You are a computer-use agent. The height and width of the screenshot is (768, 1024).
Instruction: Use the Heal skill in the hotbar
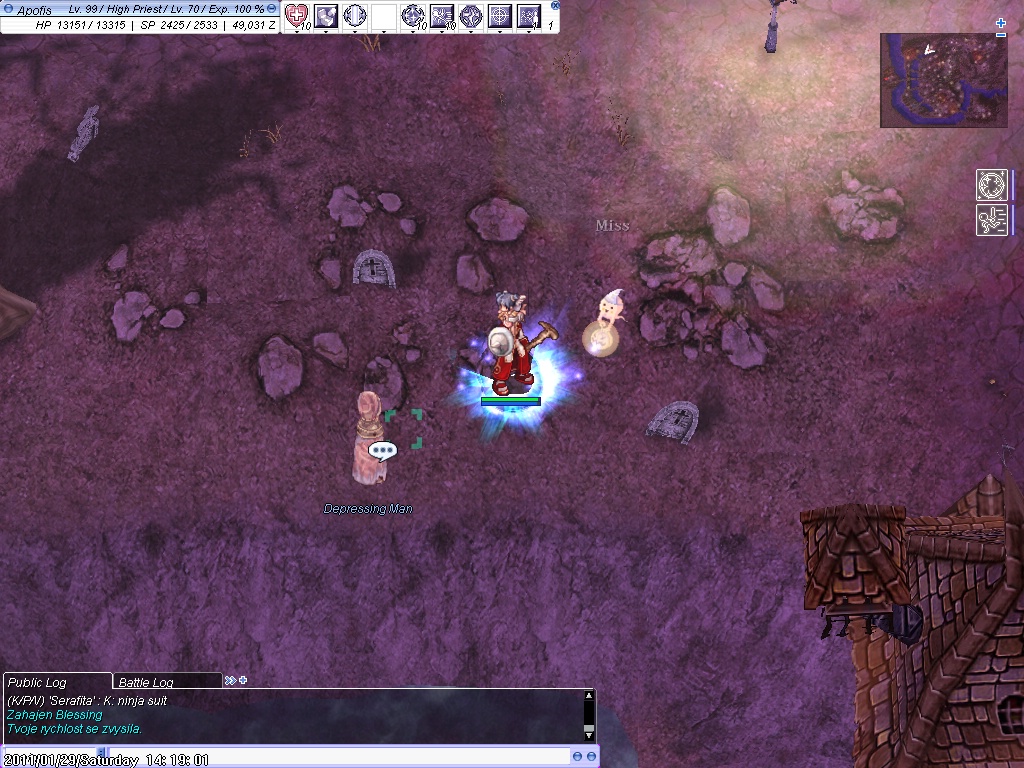(x=296, y=15)
